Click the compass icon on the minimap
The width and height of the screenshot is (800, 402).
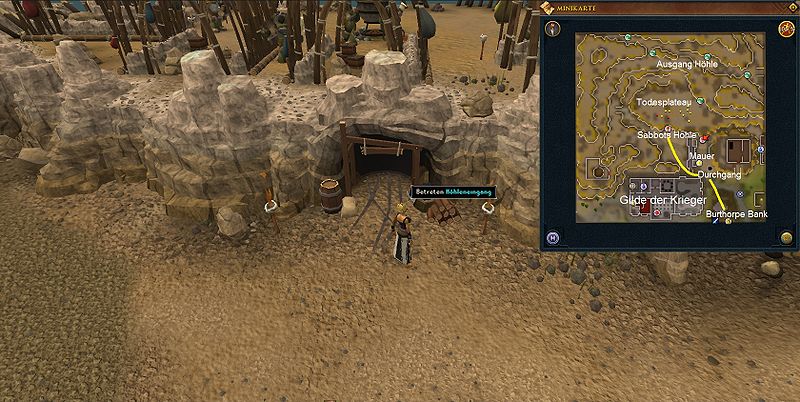(553, 27)
